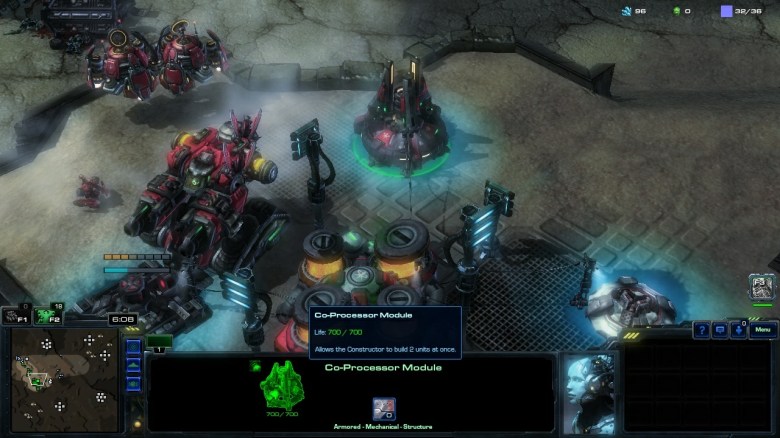Click the F3 hero unit icon
780x438 pixels.
763,288
